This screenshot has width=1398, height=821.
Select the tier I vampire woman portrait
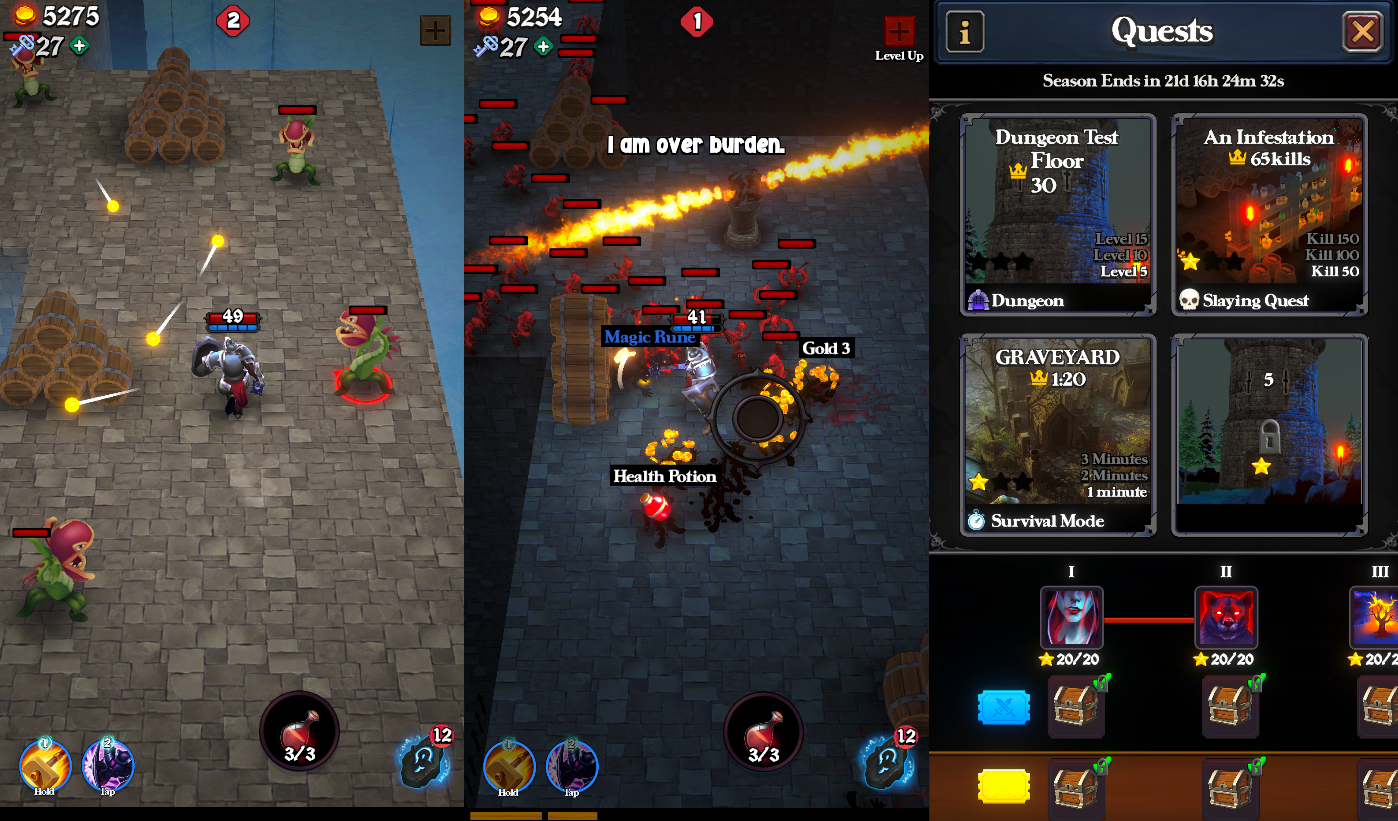click(1071, 617)
